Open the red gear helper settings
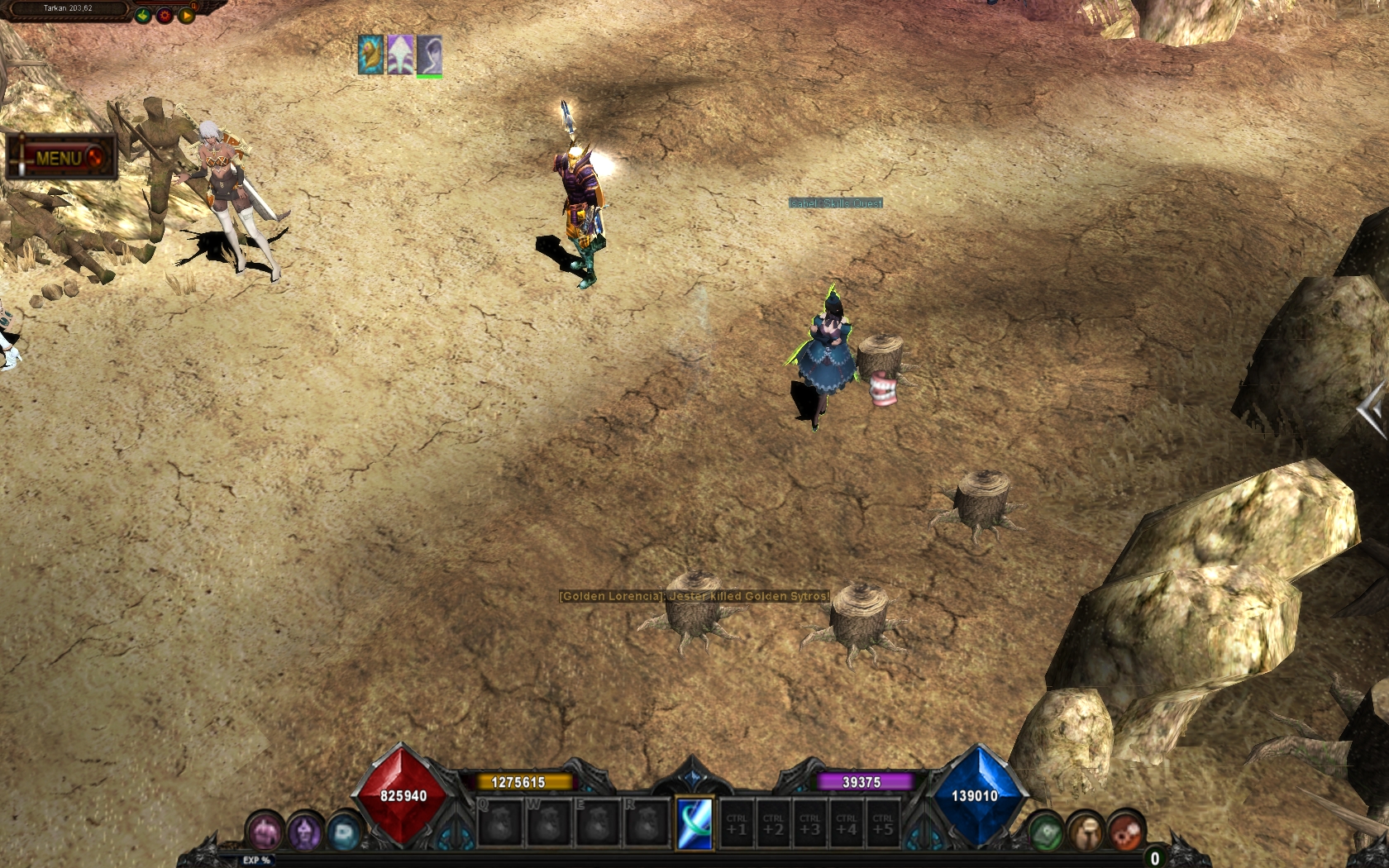 pyautogui.click(x=165, y=15)
